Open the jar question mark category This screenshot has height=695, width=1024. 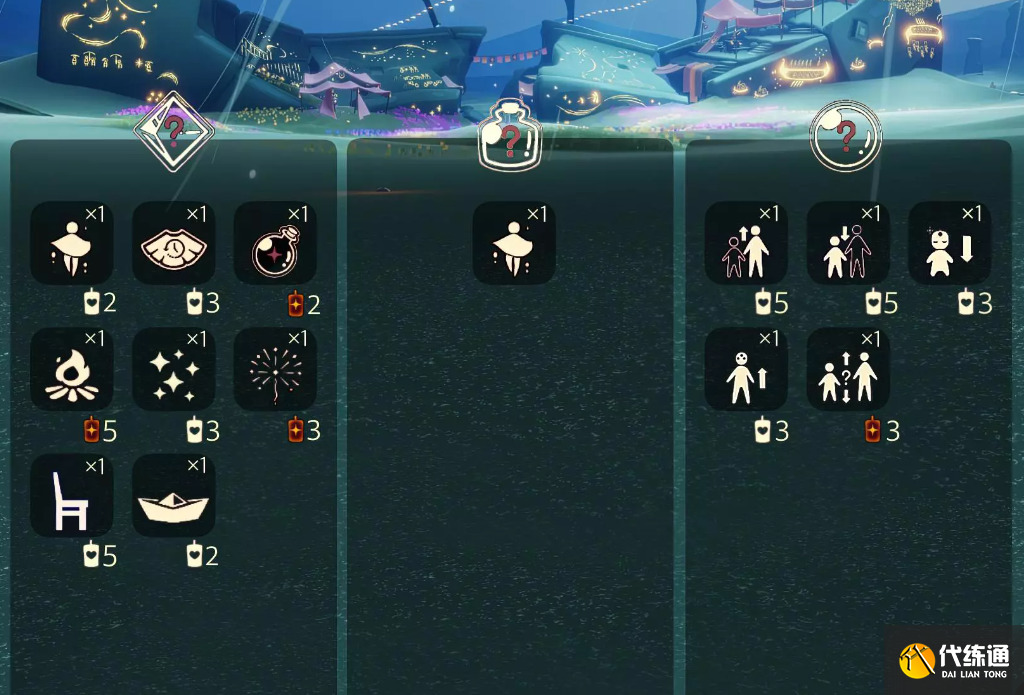tap(509, 137)
